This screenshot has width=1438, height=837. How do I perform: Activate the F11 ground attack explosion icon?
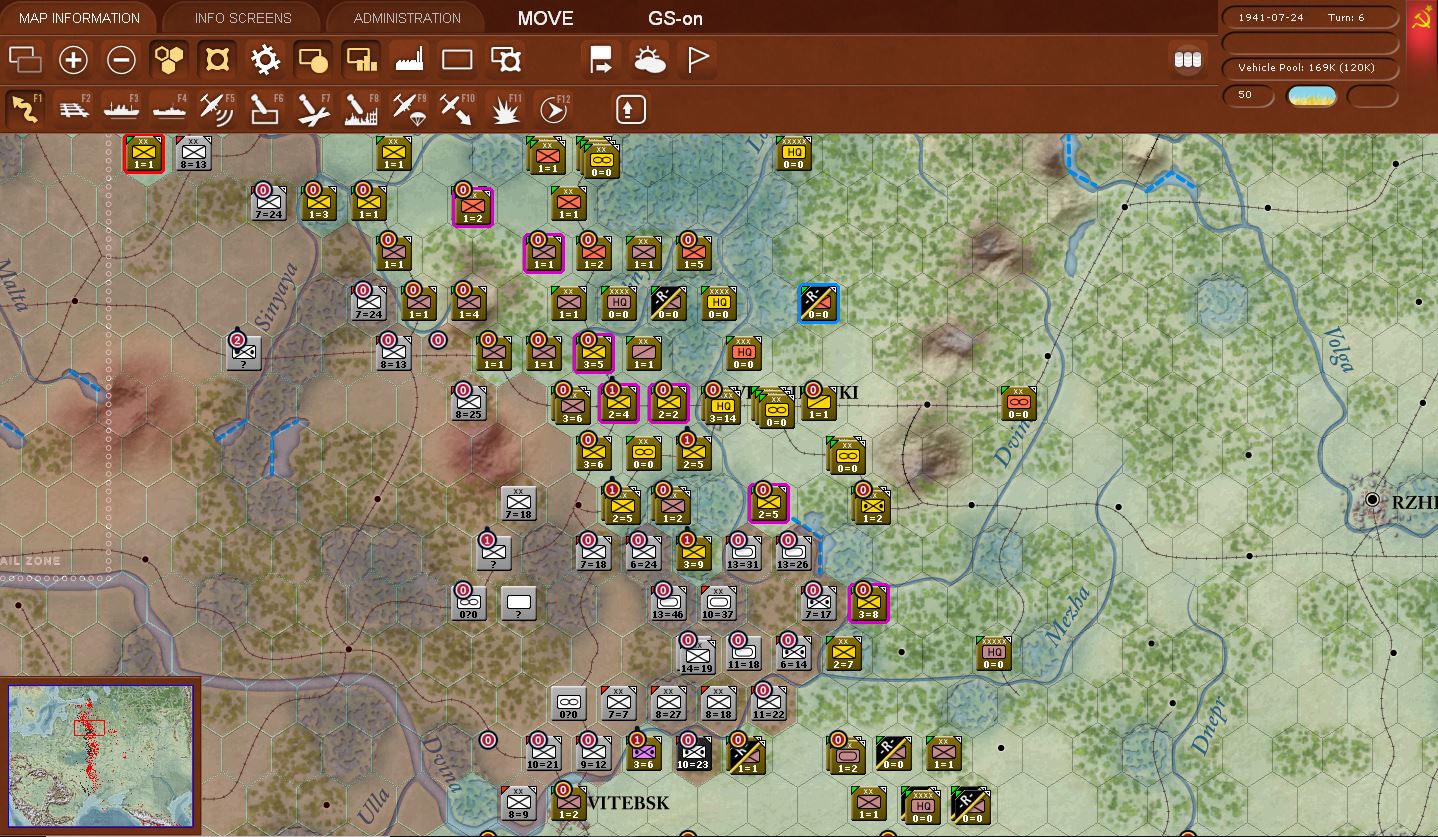504,108
